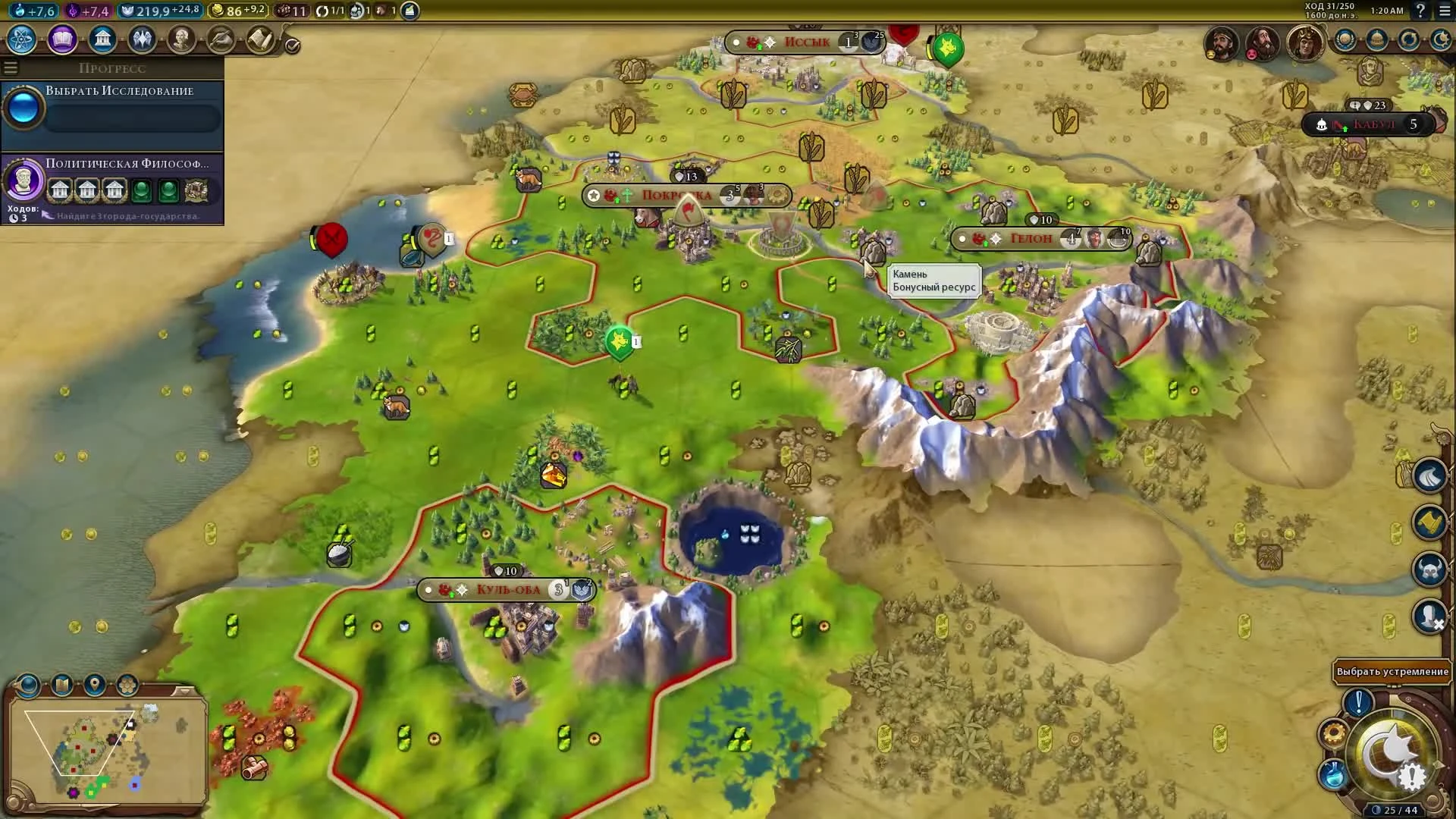This screenshot has height=819, width=1456.
Task: Open Historic Moments via the quill icon
Action: (x=221, y=39)
